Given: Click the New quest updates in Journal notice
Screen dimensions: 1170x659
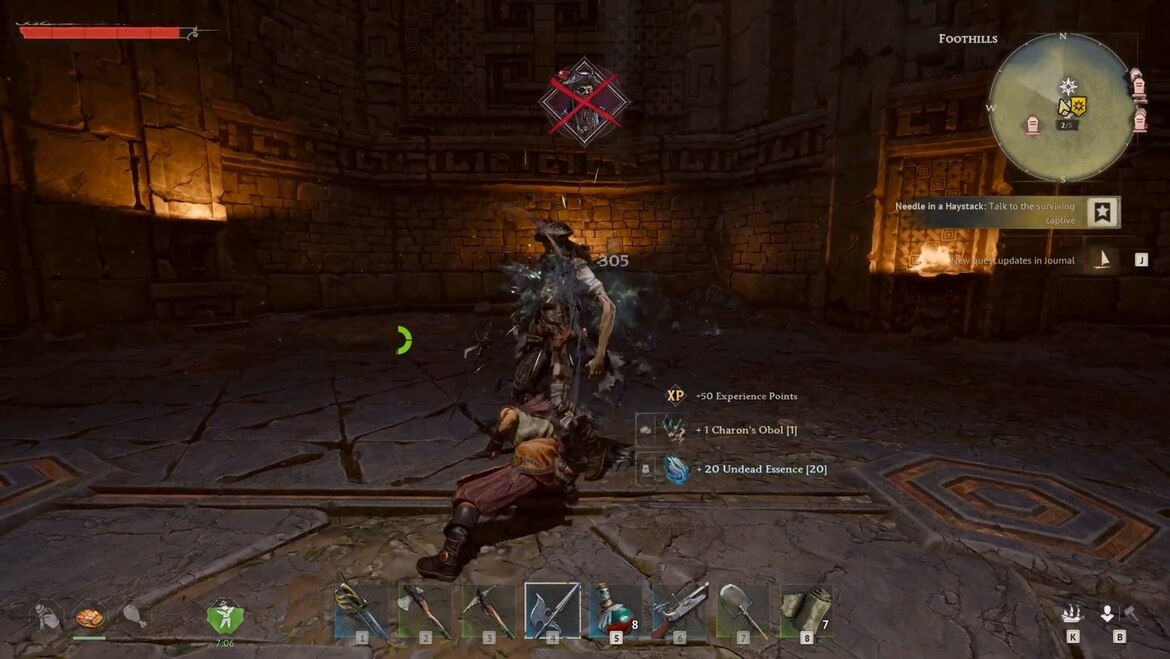Looking at the screenshot, I should [1012, 260].
